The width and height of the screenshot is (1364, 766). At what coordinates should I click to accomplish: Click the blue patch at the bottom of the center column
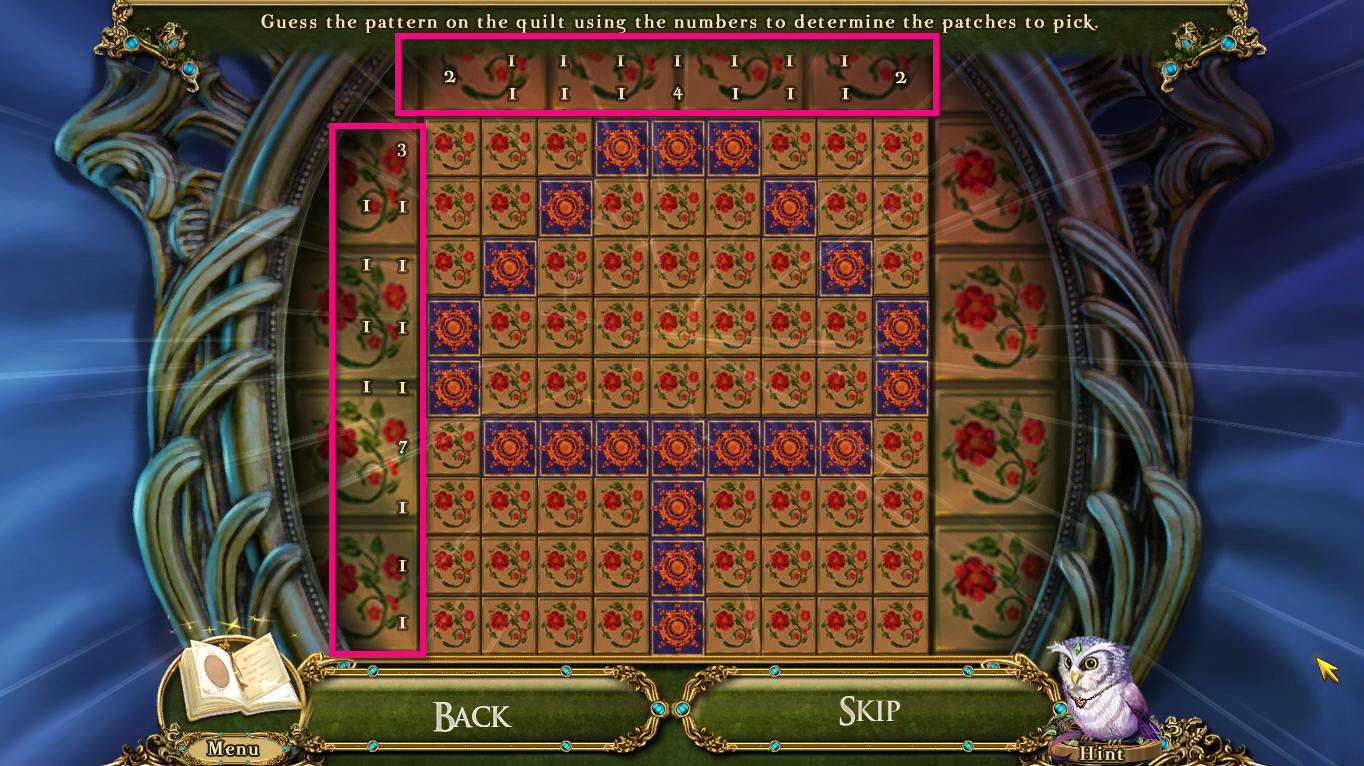[678, 620]
